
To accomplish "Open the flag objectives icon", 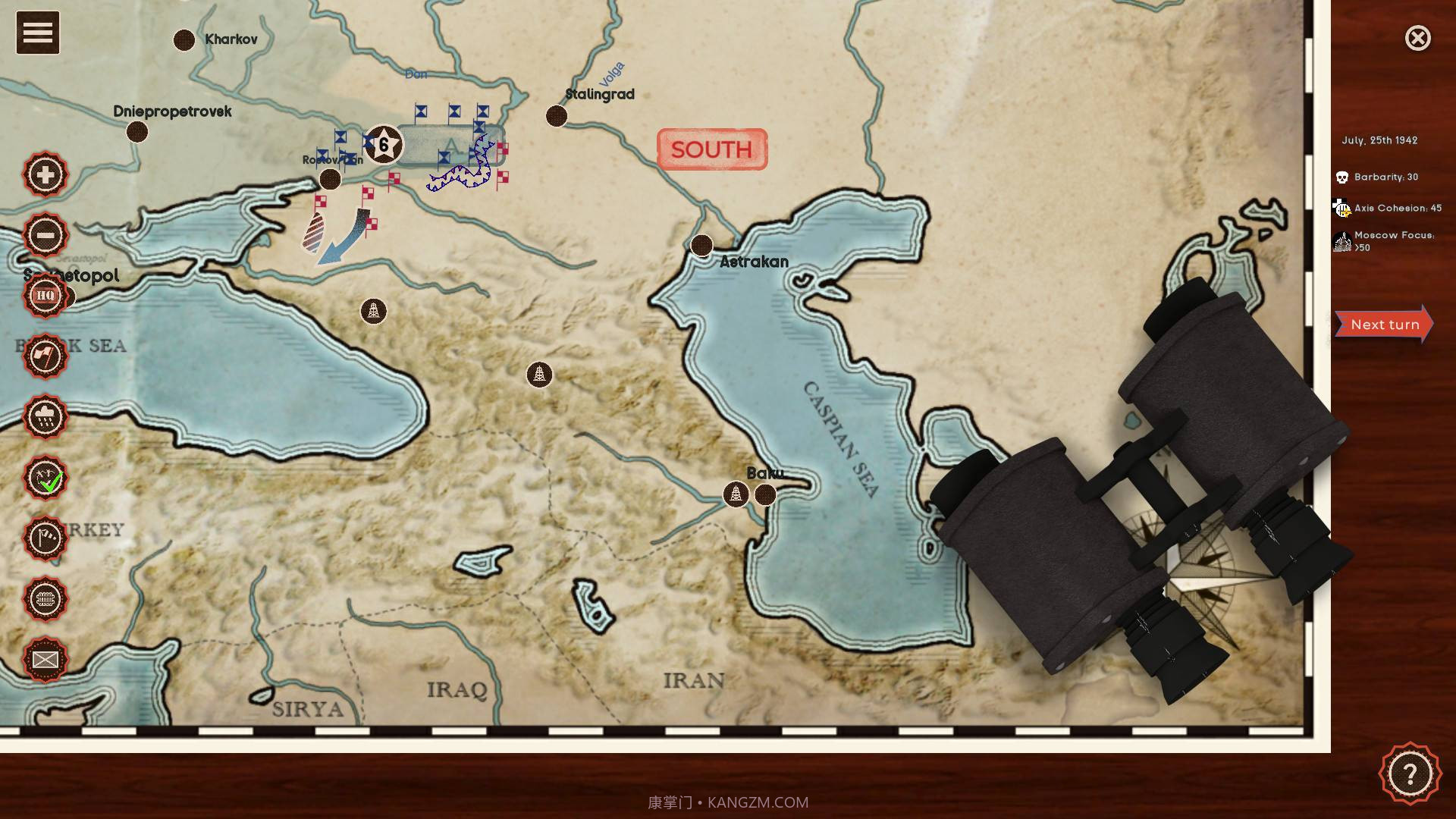I will coord(45,356).
